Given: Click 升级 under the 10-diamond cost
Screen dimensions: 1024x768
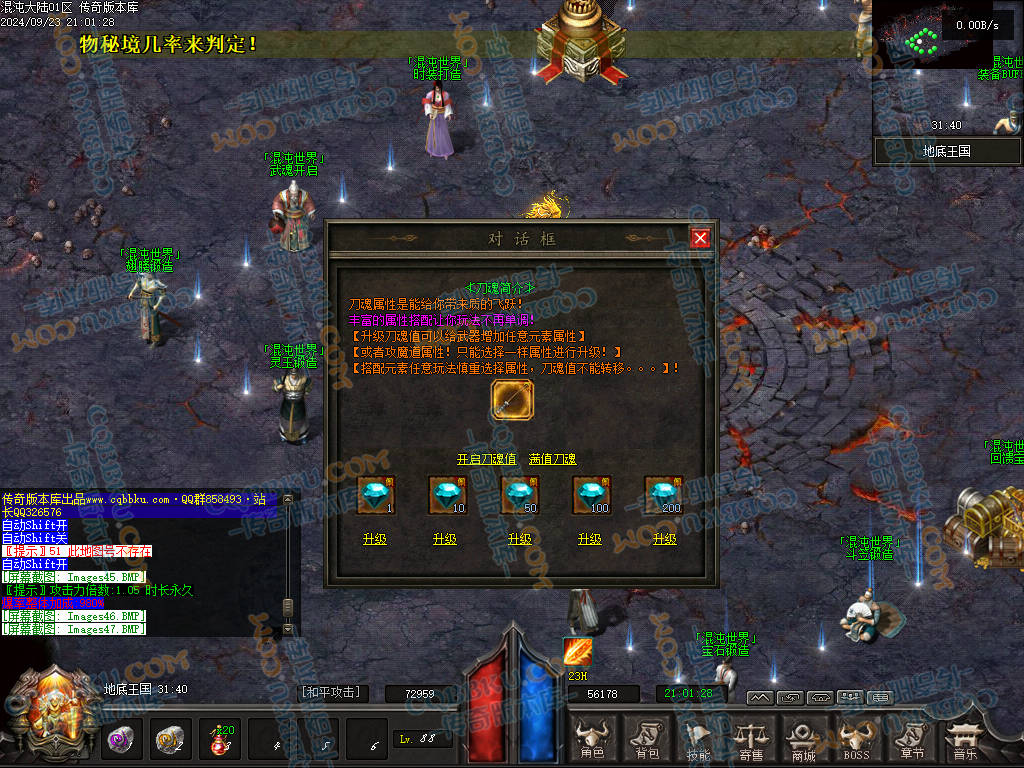Looking at the screenshot, I should 445,539.
